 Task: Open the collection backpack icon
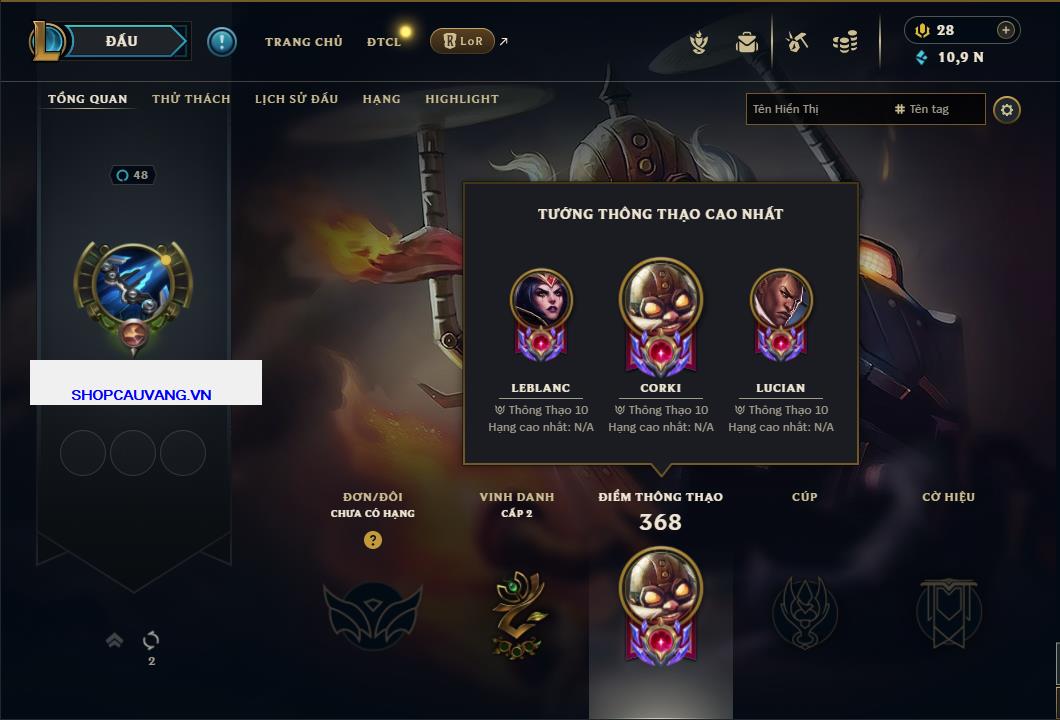(x=747, y=42)
